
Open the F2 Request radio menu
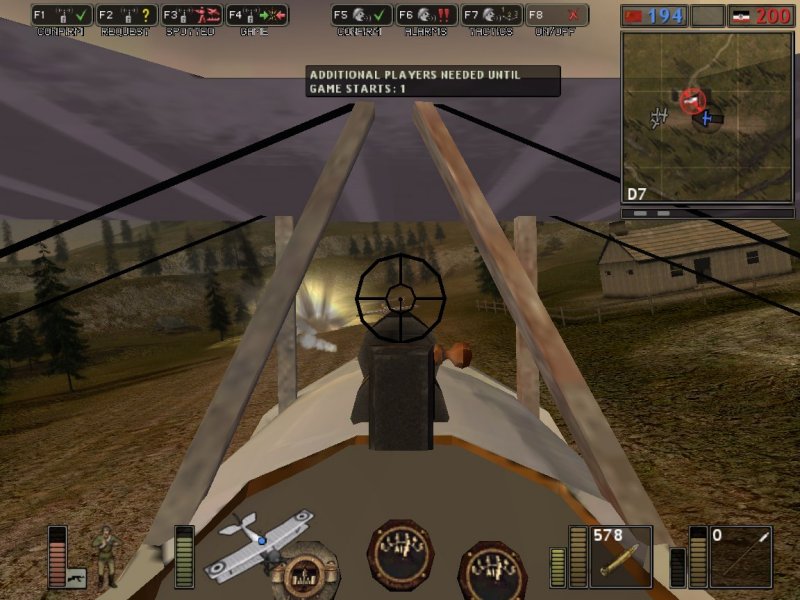coord(127,16)
